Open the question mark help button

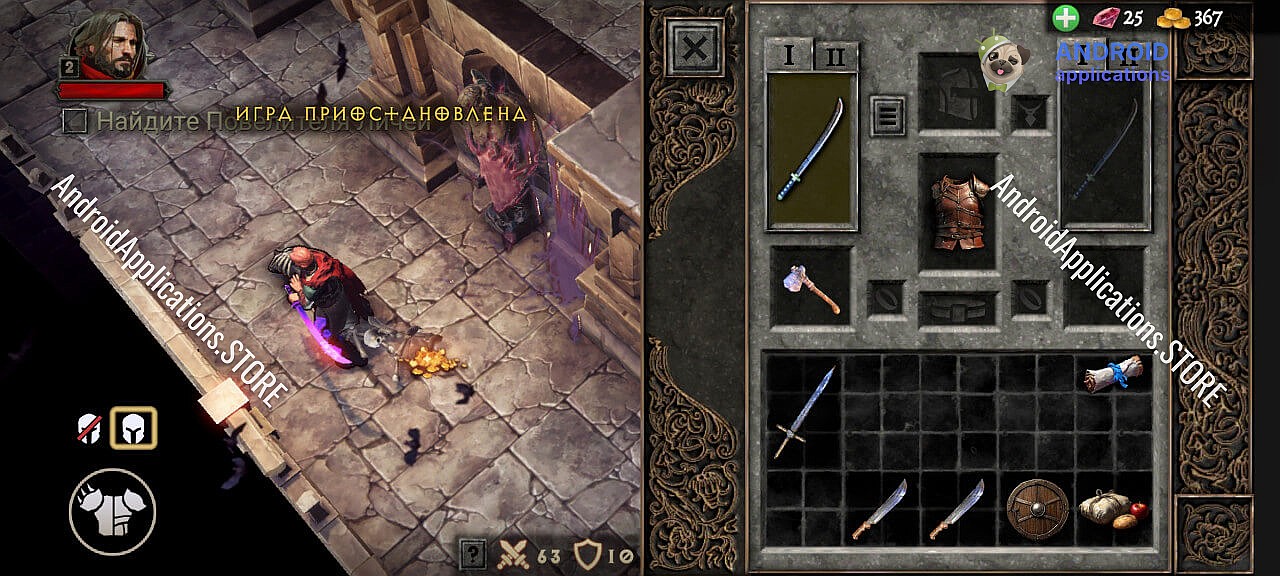tap(473, 553)
